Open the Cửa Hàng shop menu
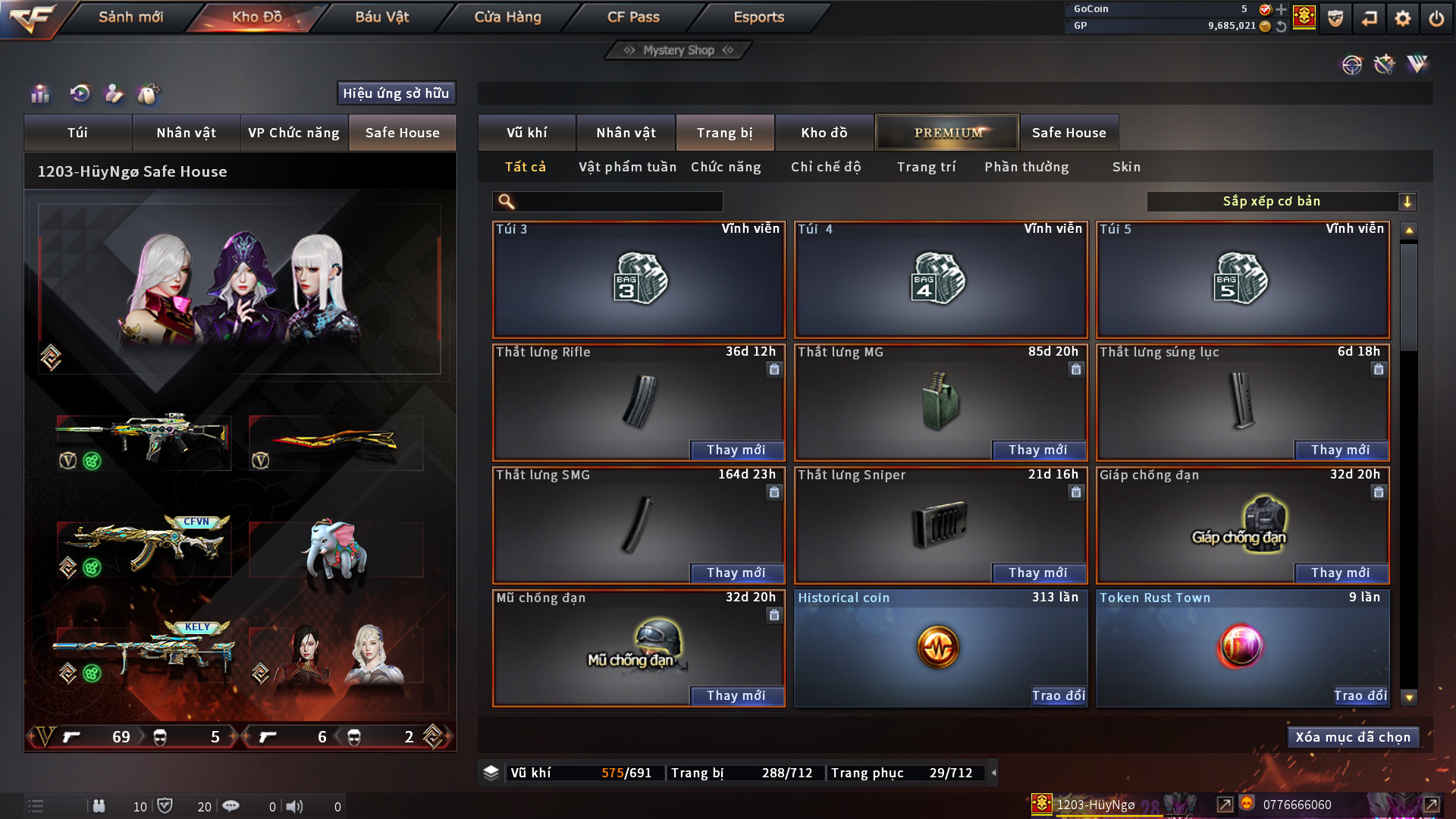Image resolution: width=1456 pixels, height=819 pixels. (x=507, y=17)
